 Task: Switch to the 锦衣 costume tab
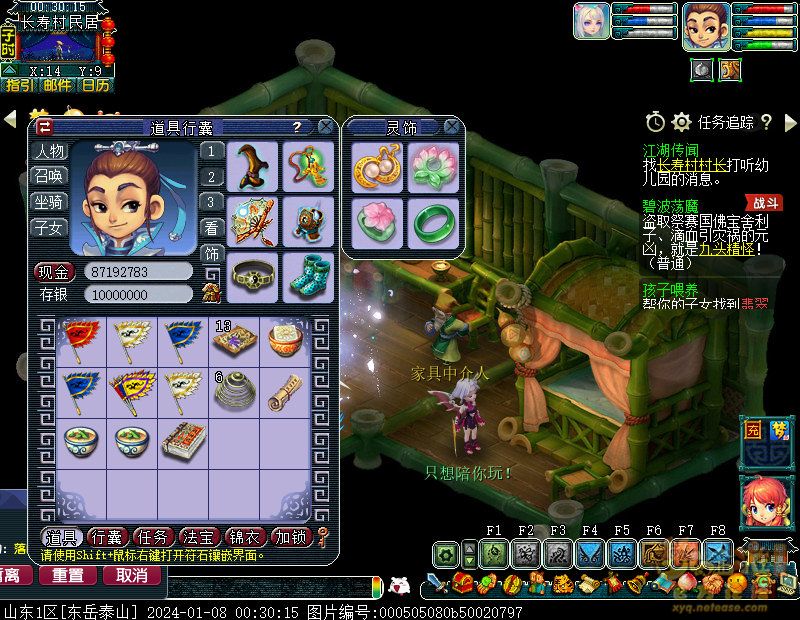[x=247, y=537]
